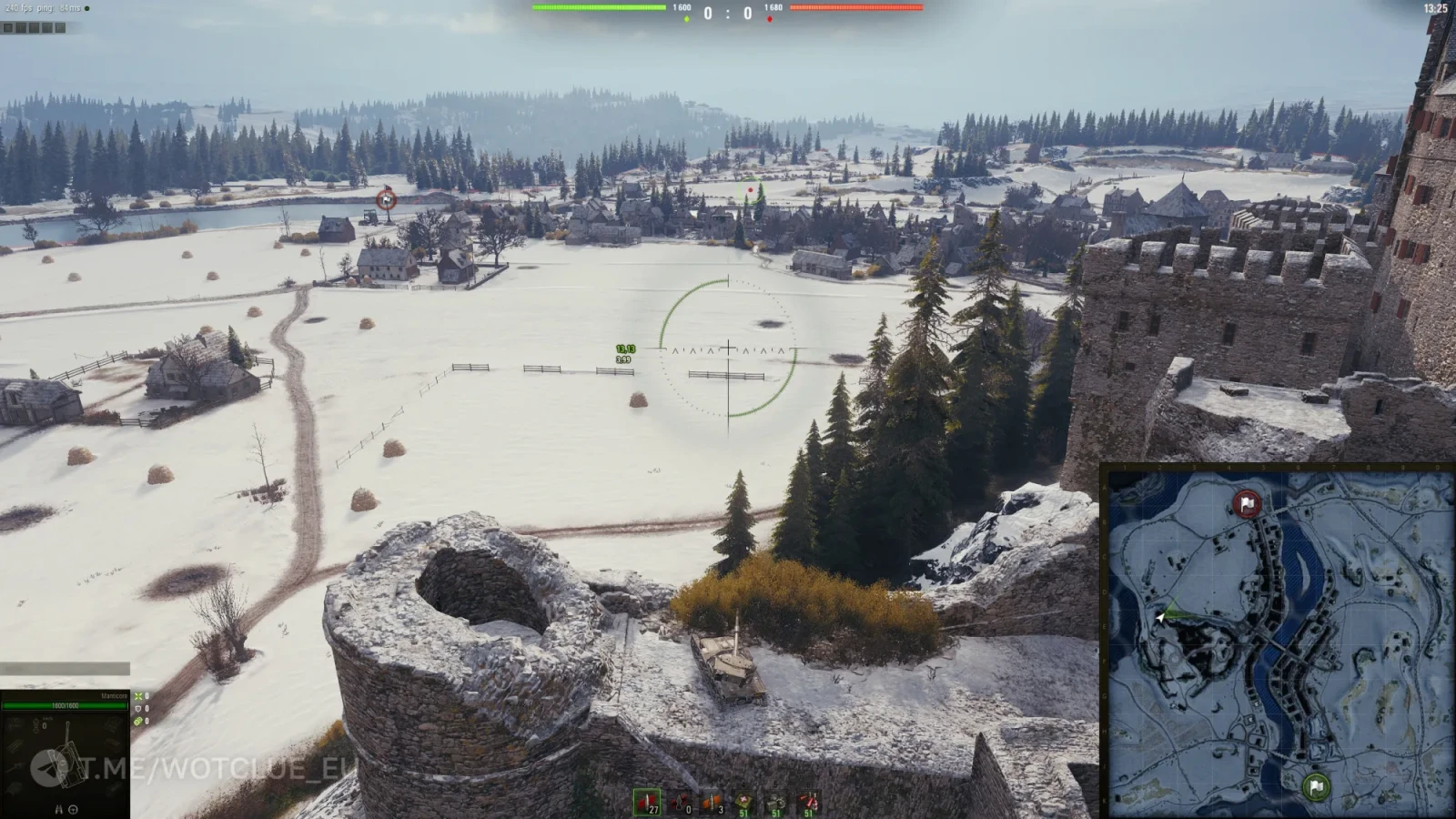Viewport: 1456px width, 819px height.
Task: Click the player arrow marker on the minimap
Action: pyautogui.click(x=1161, y=617)
